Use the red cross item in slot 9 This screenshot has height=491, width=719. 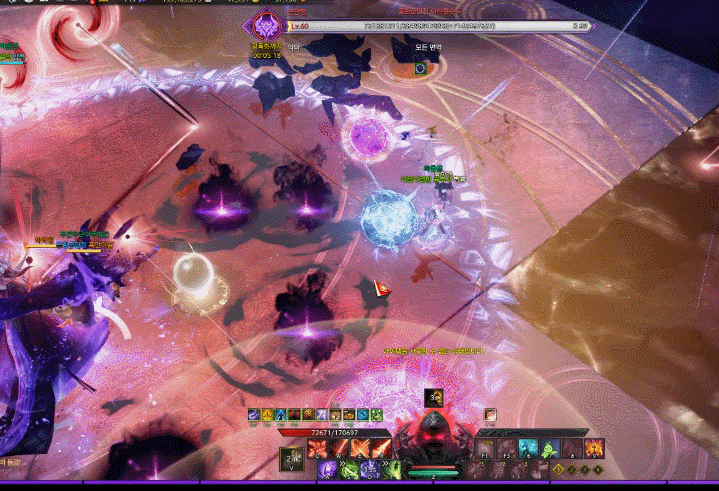click(x=595, y=449)
